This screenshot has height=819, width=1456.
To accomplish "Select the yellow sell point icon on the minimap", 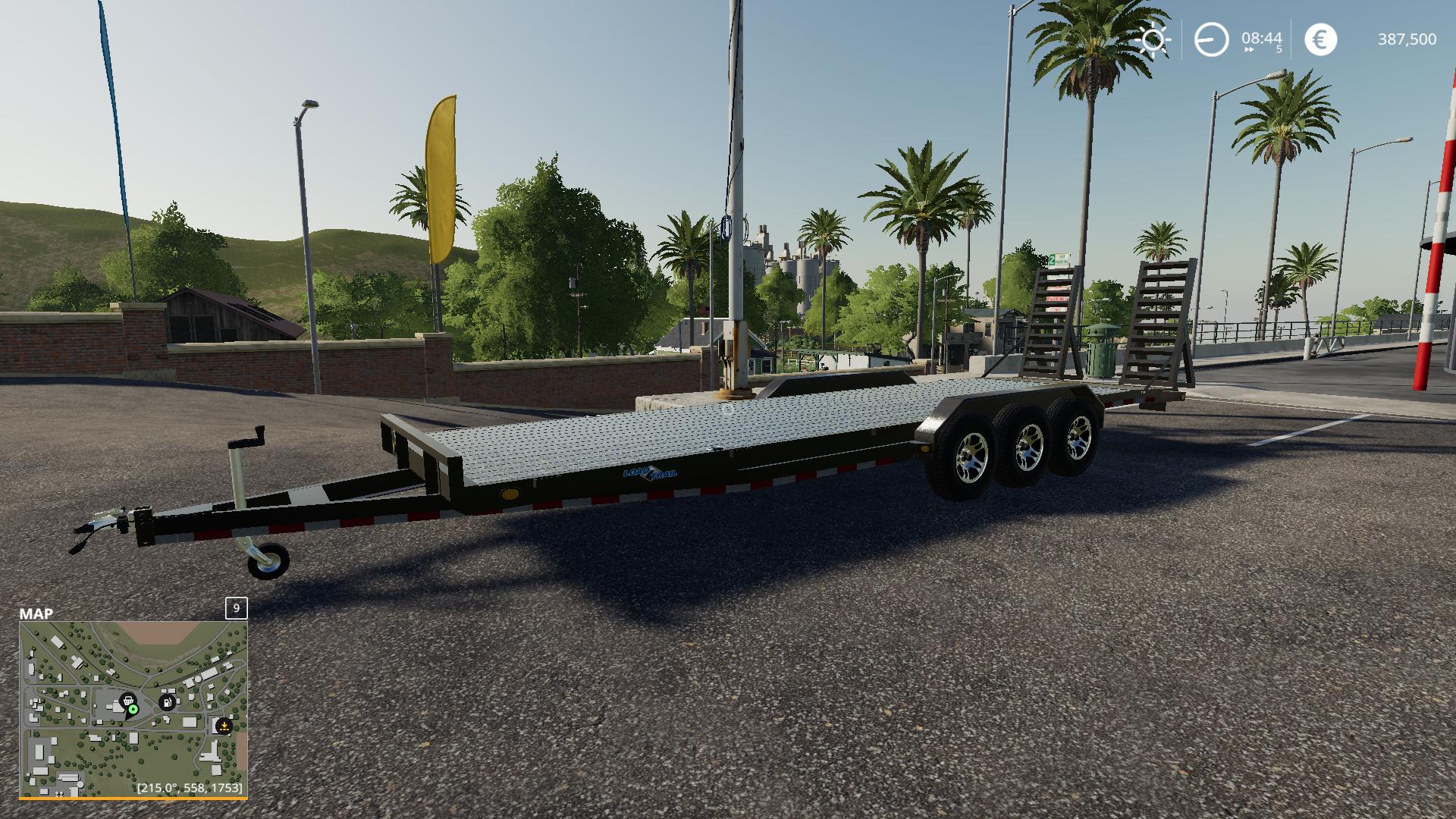I will [224, 726].
